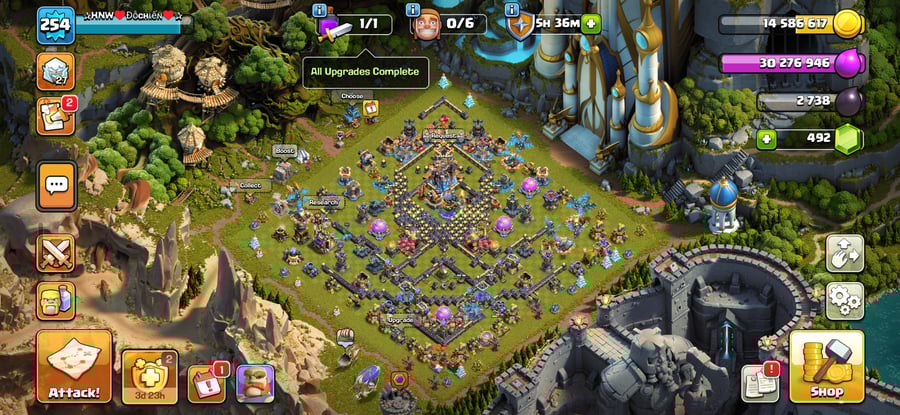Viewport: 900px width, 415px height.
Task: Open the chat speech-bubble button
Action: click(x=56, y=184)
